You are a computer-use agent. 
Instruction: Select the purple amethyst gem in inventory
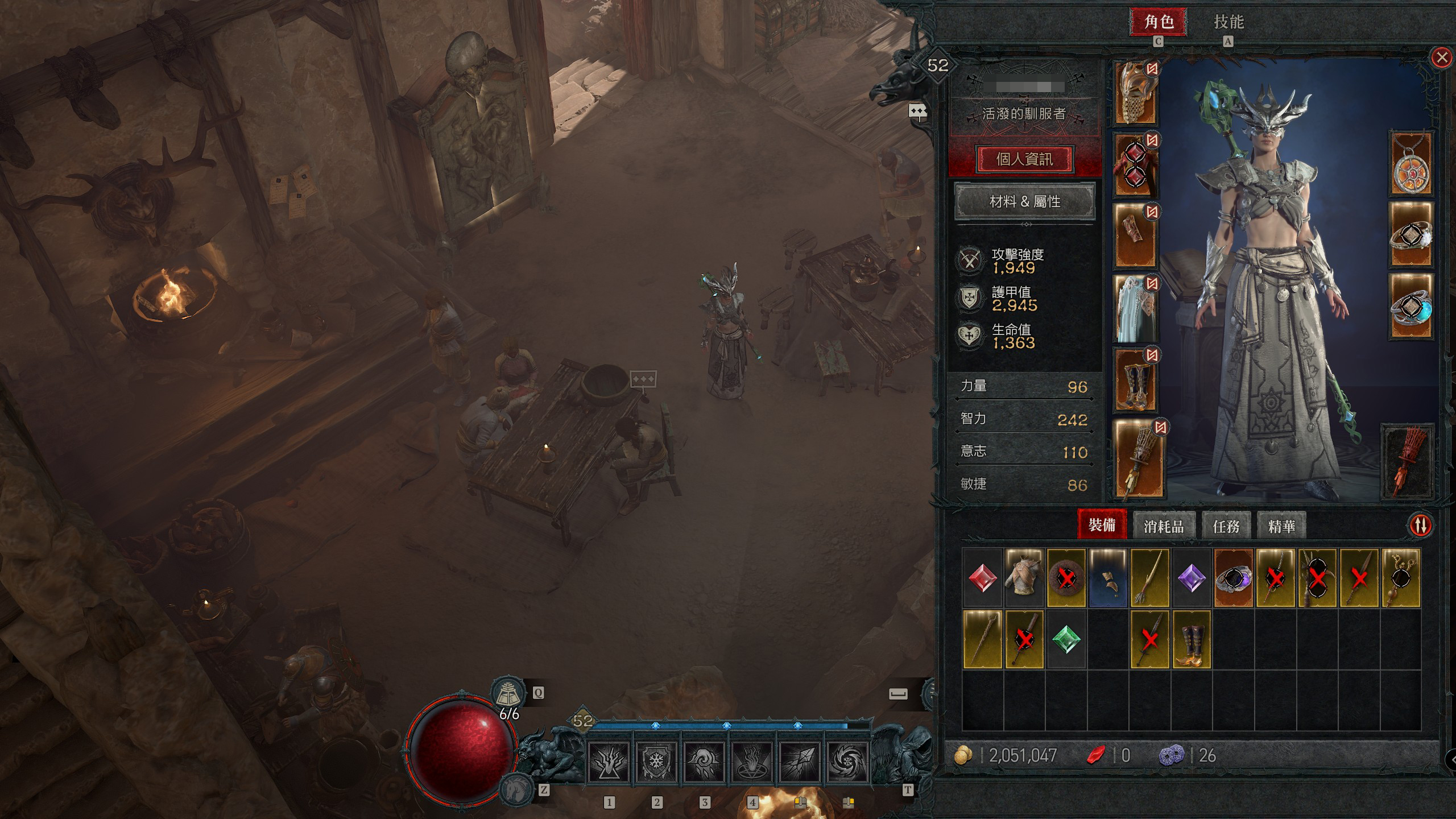(1191, 578)
